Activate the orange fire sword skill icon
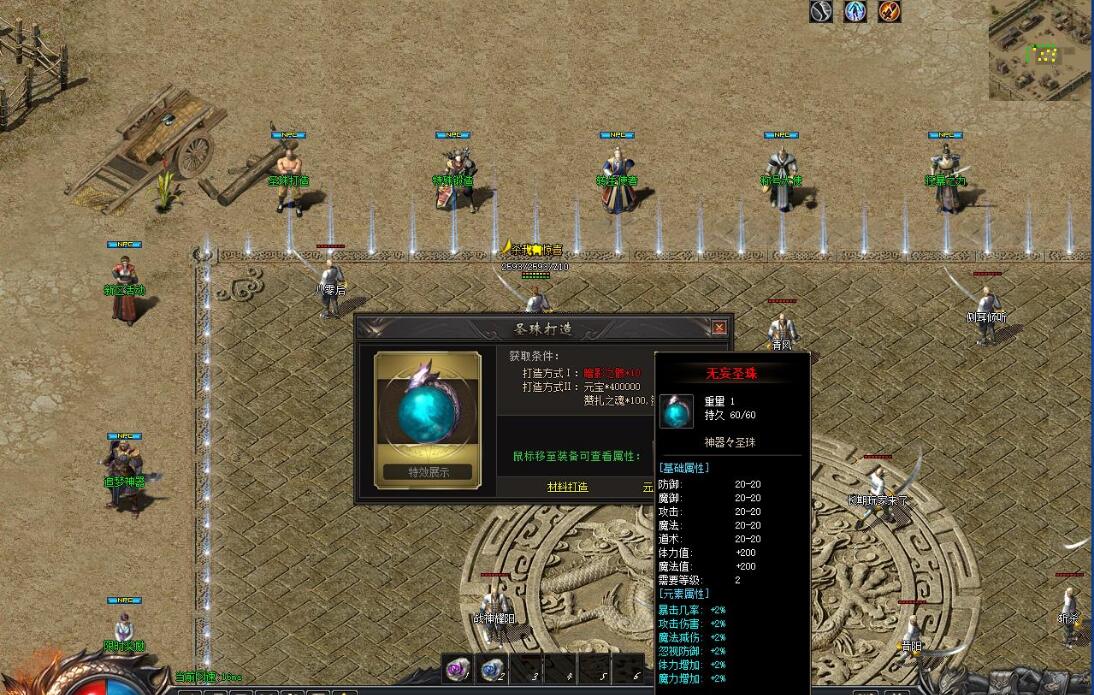The height and width of the screenshot is (695, 1094). (889, 11)
